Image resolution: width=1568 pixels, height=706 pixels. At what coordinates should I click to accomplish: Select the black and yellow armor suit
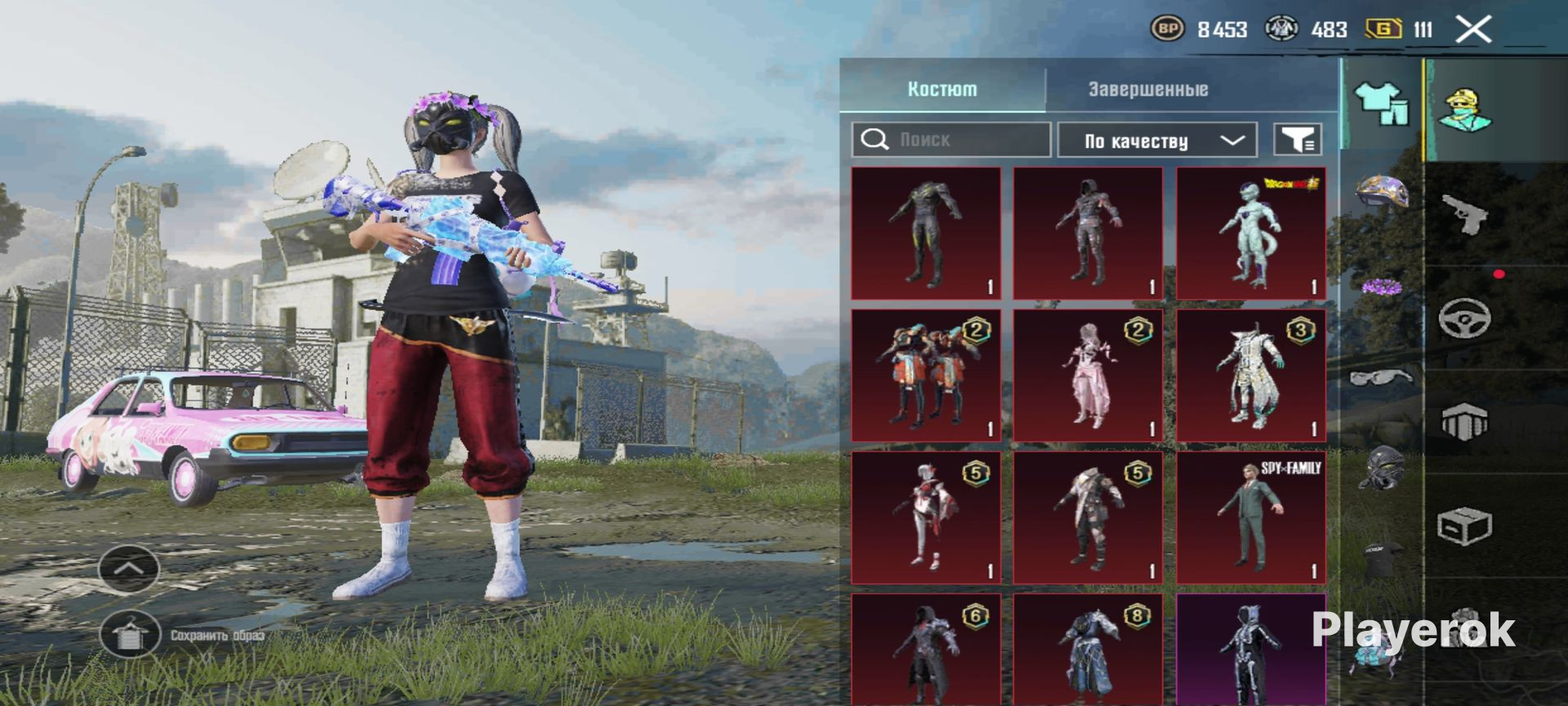(x=925, y=234)
